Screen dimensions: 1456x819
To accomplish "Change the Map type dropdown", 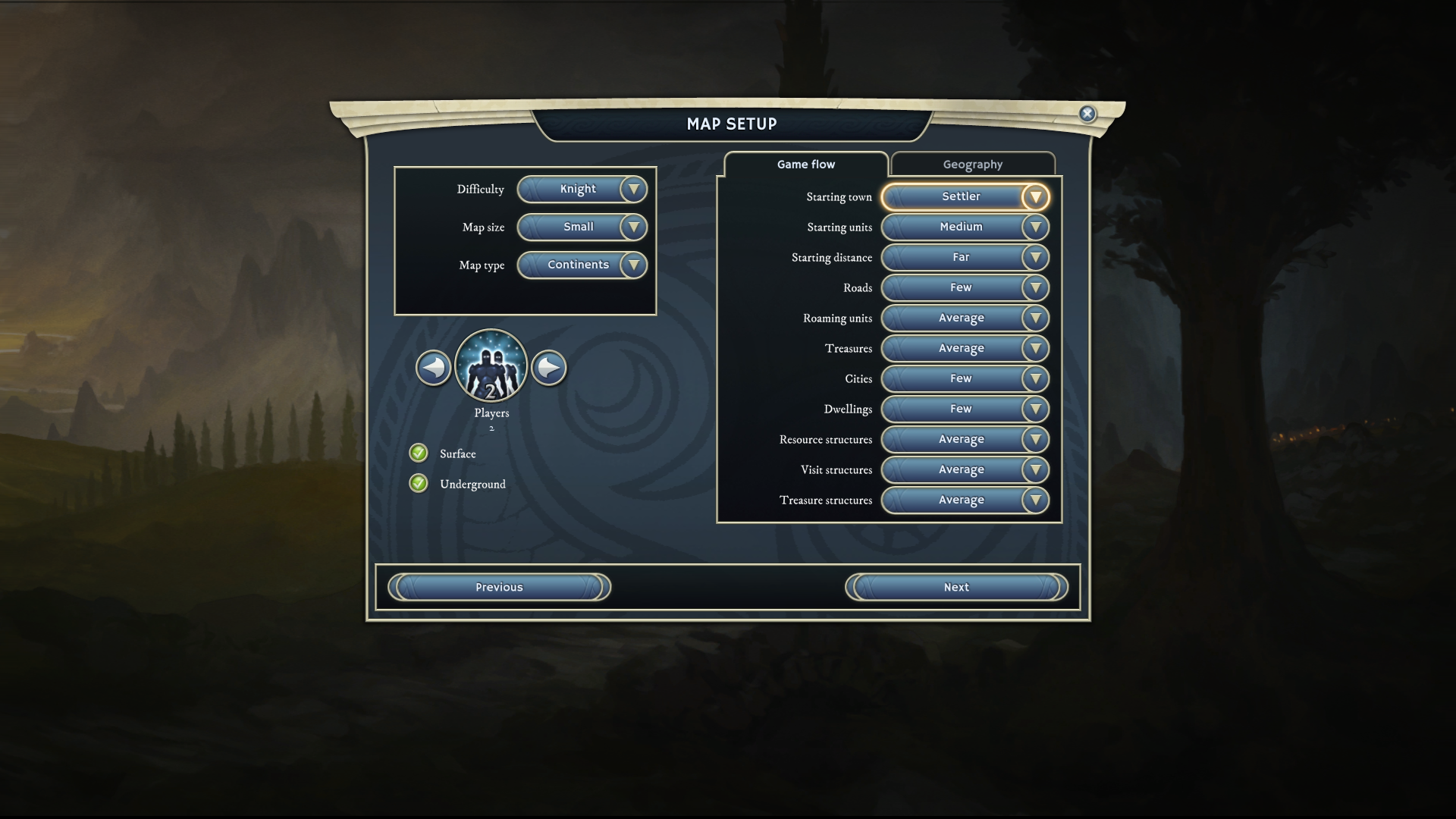I will point(582,265).
